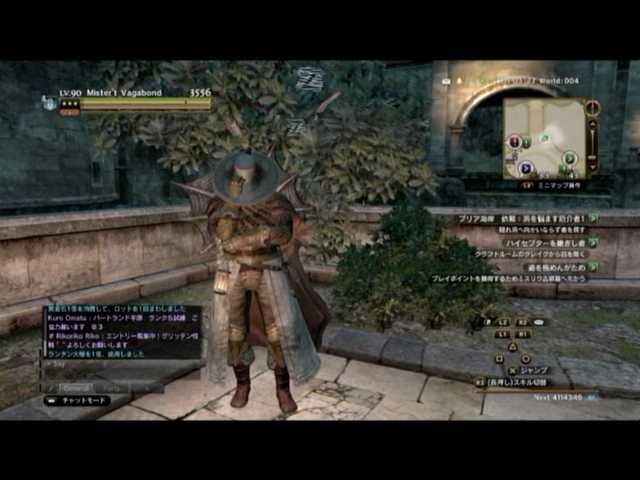Click the compass icon above the minimap zoom
This screenshot has width=640, height=480.
pos(593,108)
